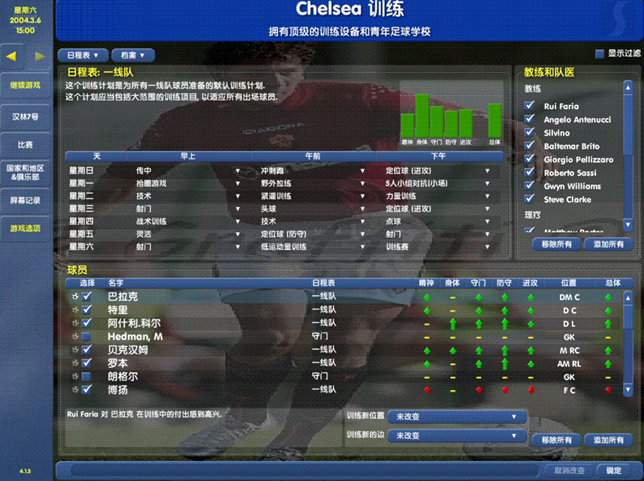
Task: Open the 比赛 sidebar menu
Action: click(26, 144)
